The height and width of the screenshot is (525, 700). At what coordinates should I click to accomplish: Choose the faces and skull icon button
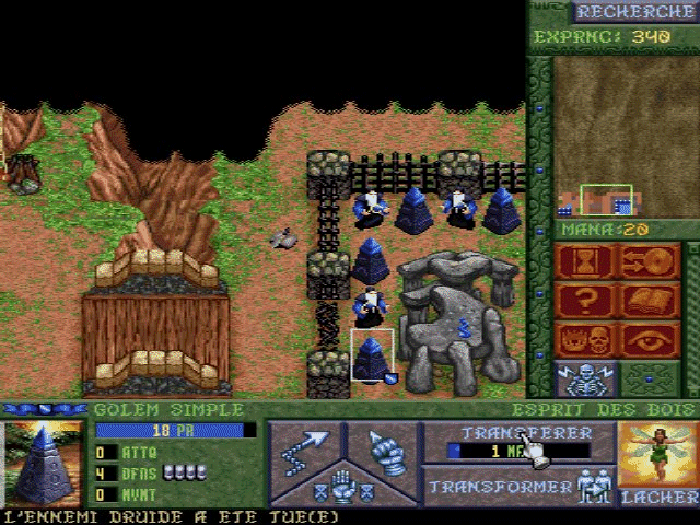click(x=585, y=340)
